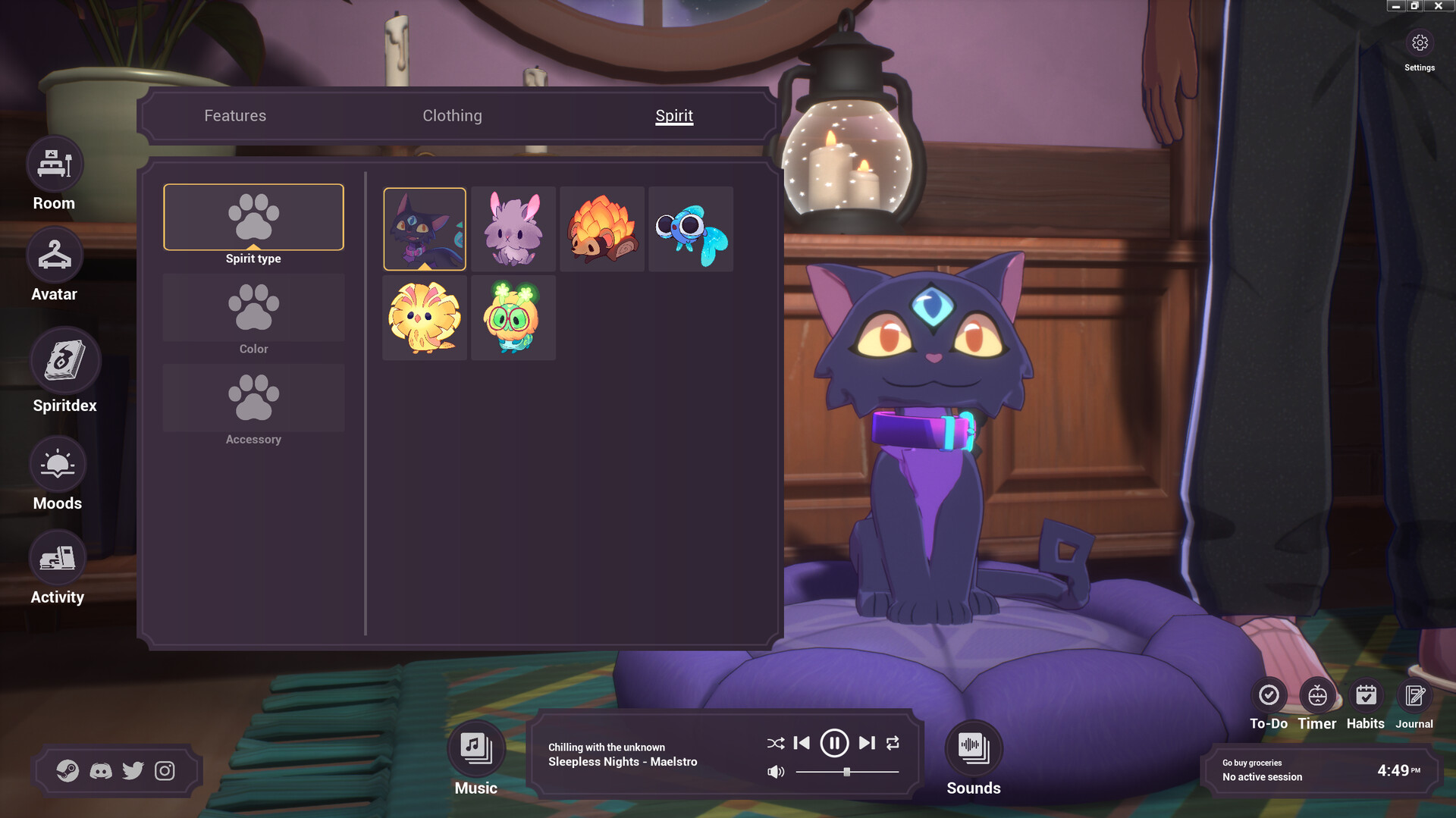This screenshot has height=818, width=1456.
Task: Open the Moods panel
Action: [58, 463]
